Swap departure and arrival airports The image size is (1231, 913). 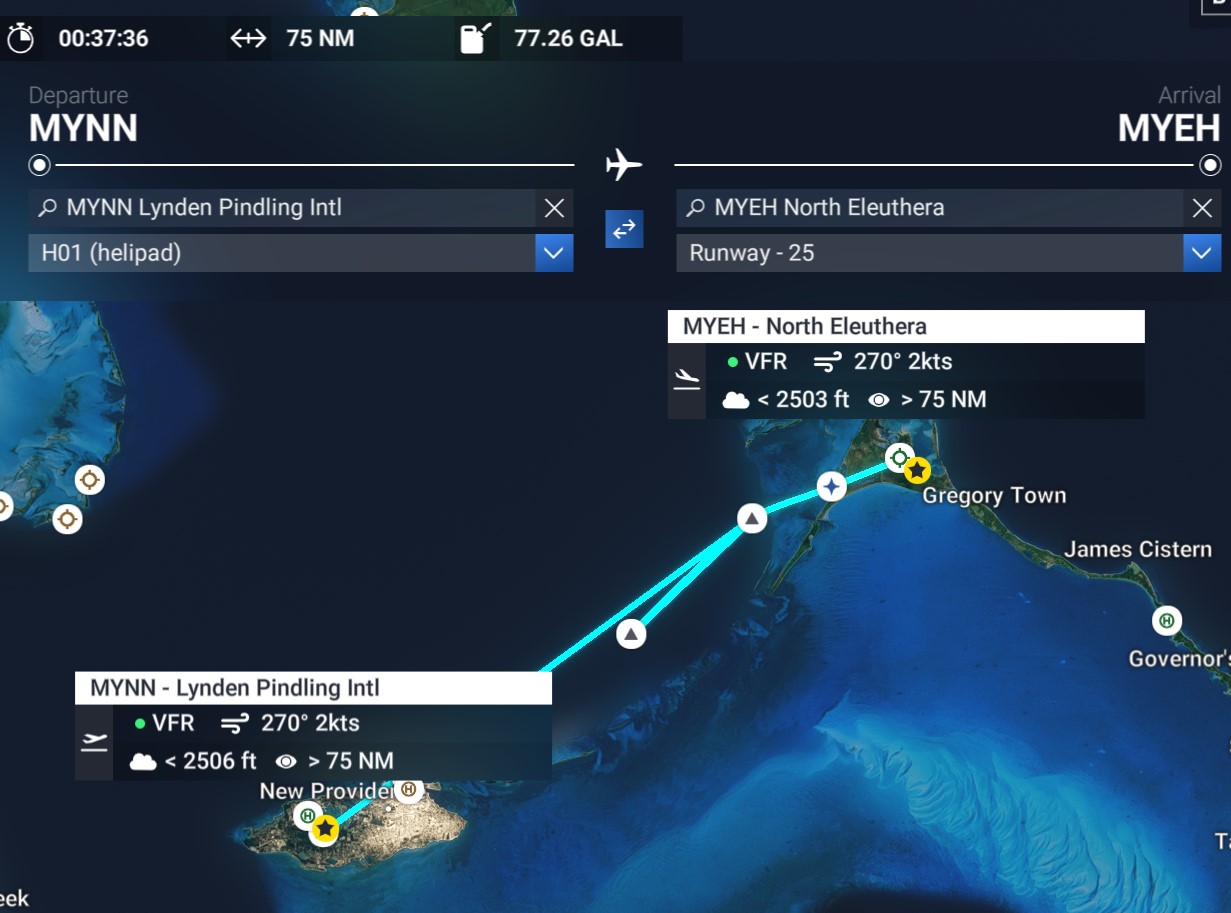click(x=624, y=229)
